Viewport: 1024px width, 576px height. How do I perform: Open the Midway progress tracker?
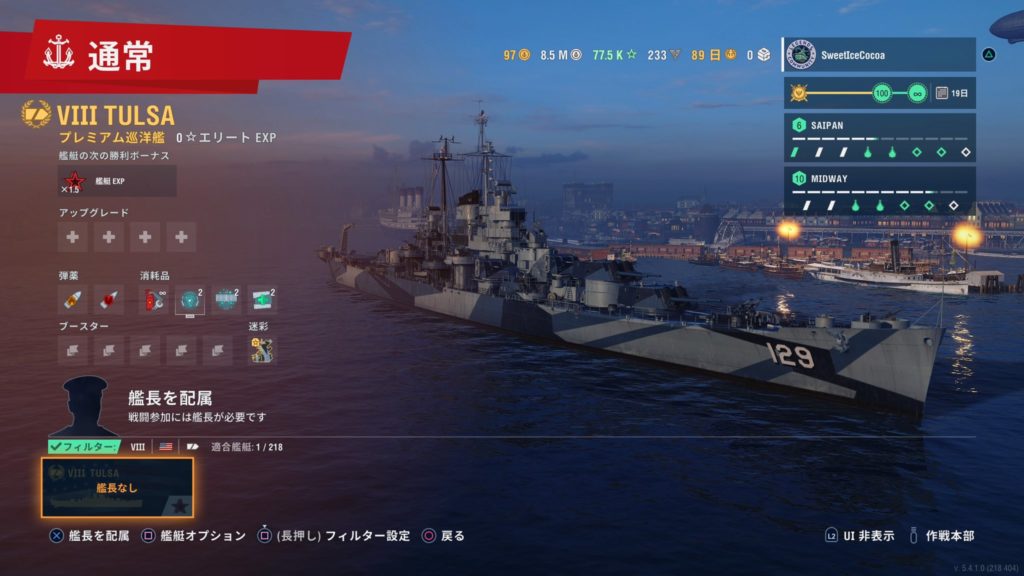pos(879,191)
